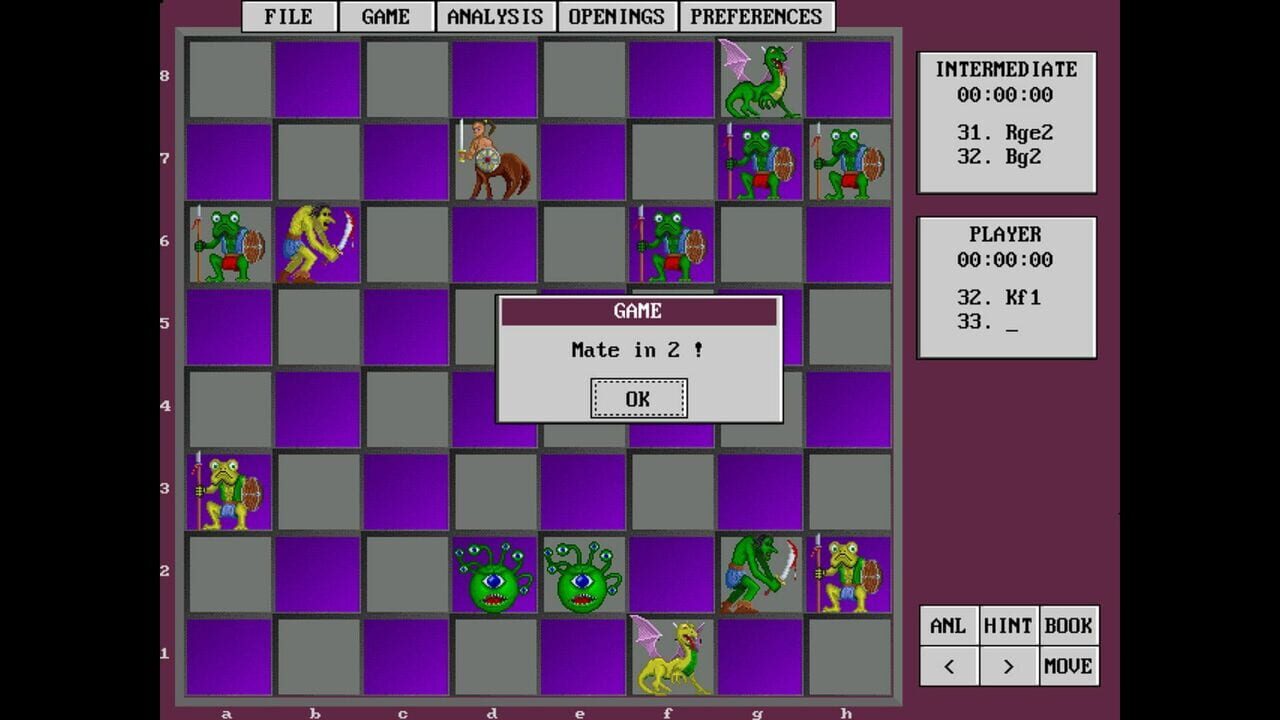Step forward a move with the right arrow
The width and height of the screenshot is (1280, 720).
1008,664
